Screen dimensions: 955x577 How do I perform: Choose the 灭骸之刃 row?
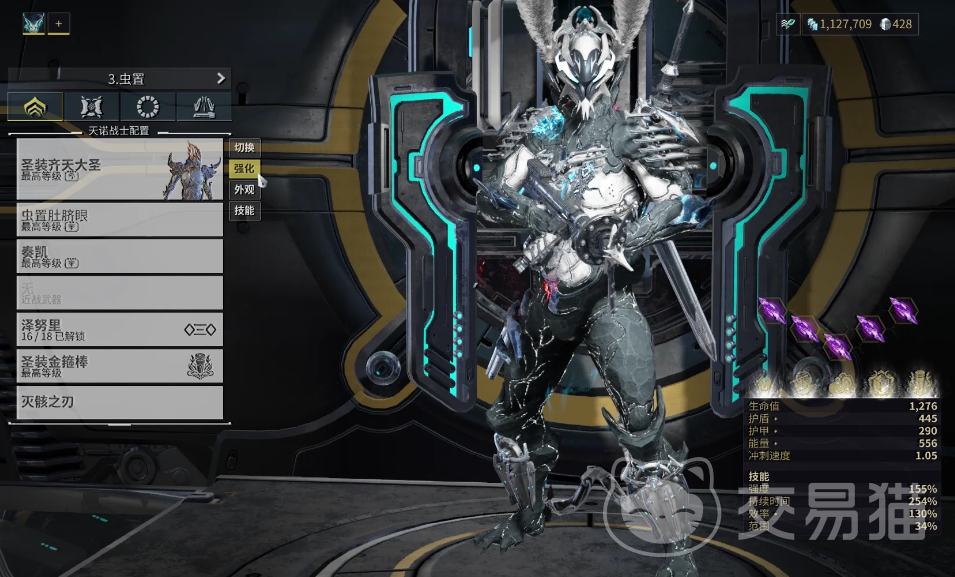(119, 402)
